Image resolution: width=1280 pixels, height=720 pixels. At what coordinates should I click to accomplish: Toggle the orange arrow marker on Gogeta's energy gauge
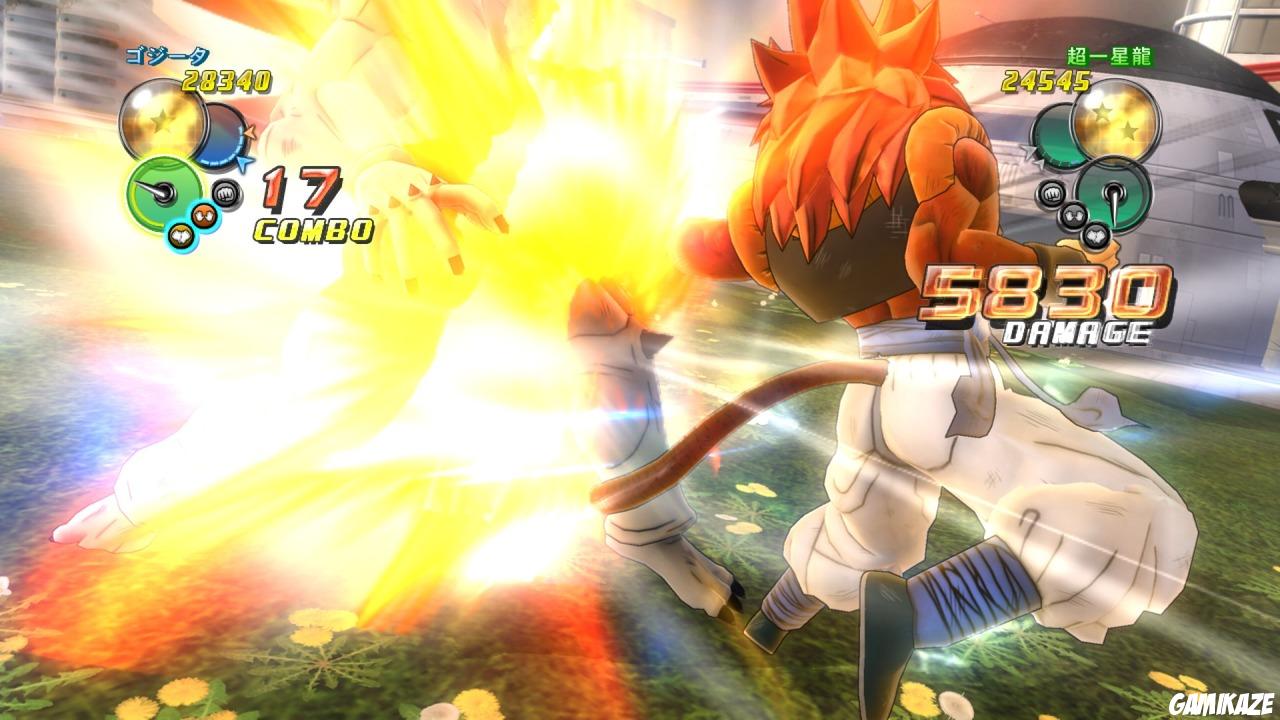pos(251,130)
